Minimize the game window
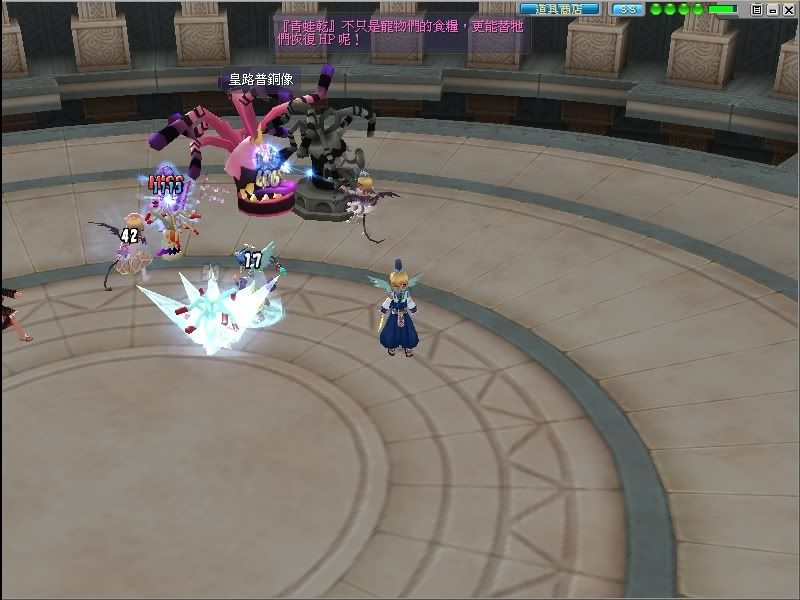 pos(772,9)
